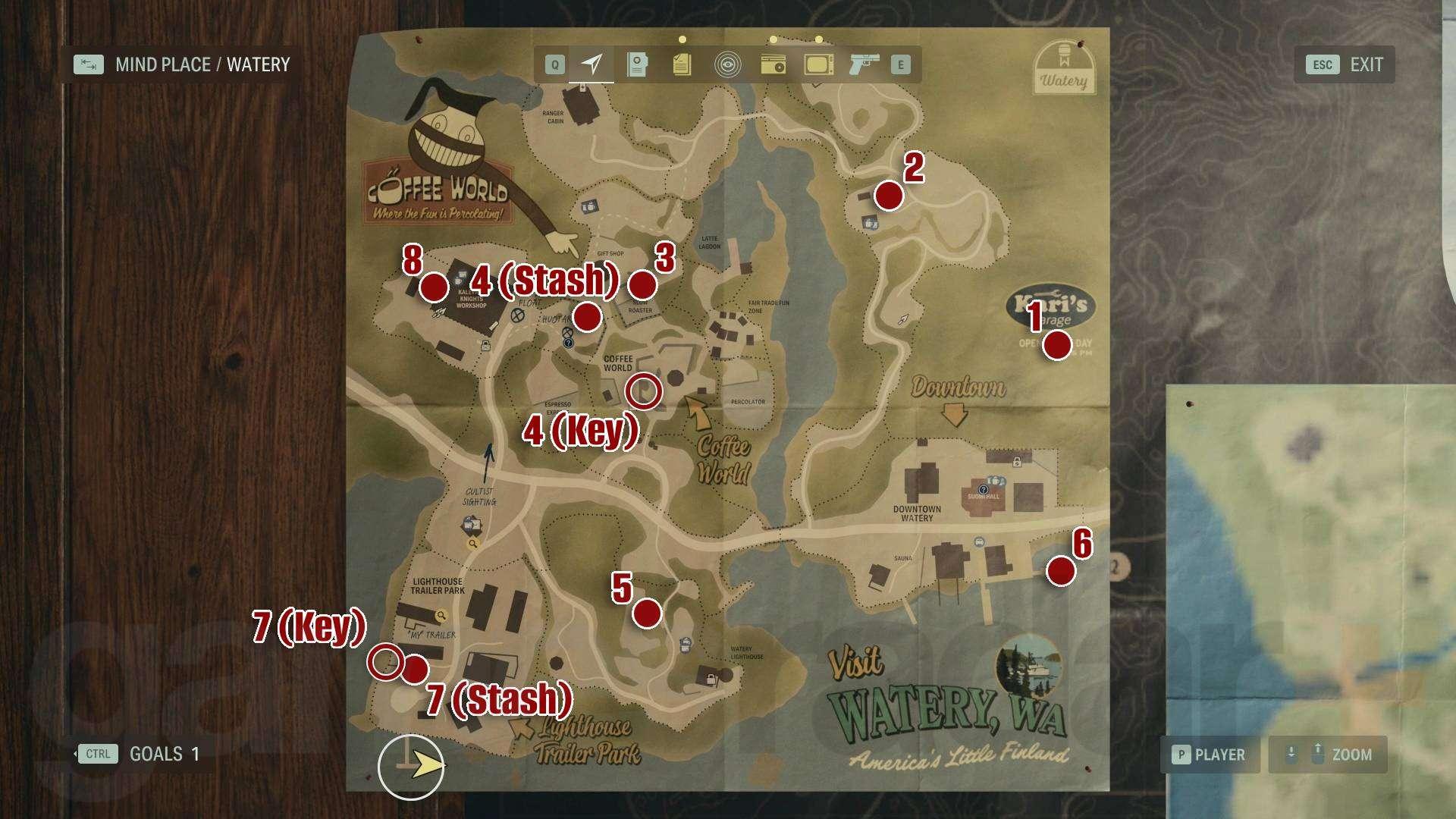Image resolution: width=1456 pixels, height=819 pixels.
Task: Open the case files folder tab
Action: coord(637,65)
